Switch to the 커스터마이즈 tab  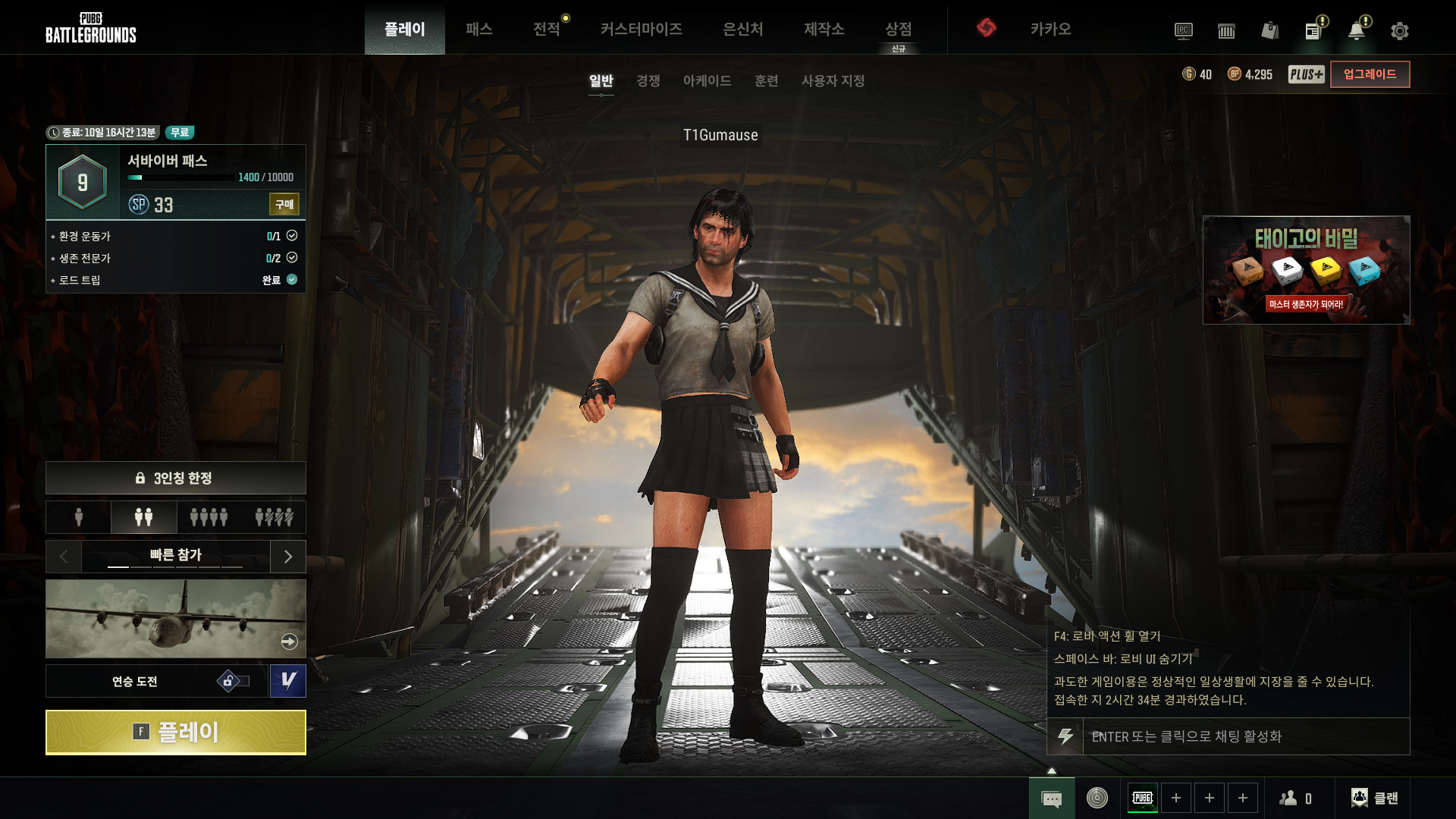(x=641, y=29)
